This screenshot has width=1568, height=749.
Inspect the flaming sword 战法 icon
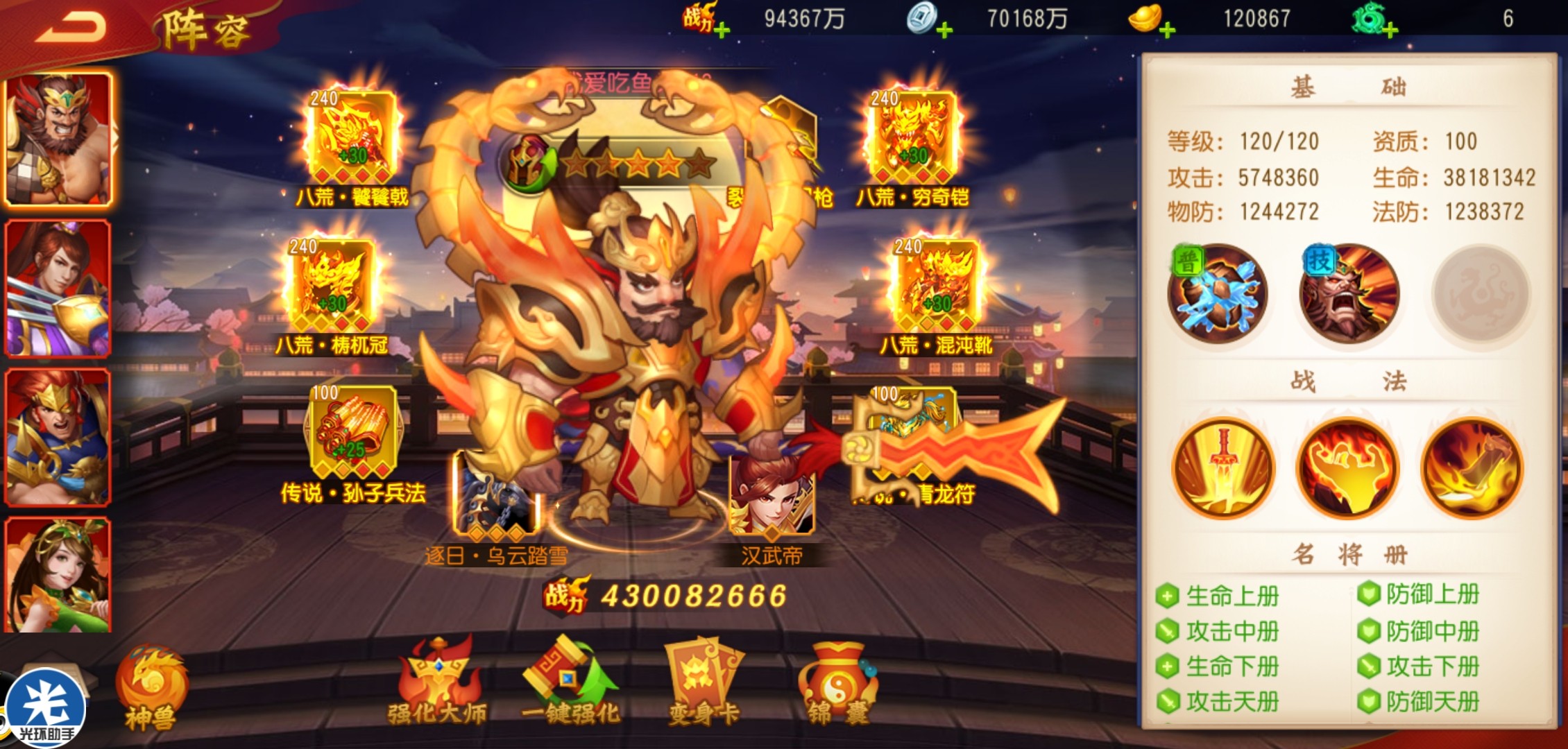tap(1224, 468)
